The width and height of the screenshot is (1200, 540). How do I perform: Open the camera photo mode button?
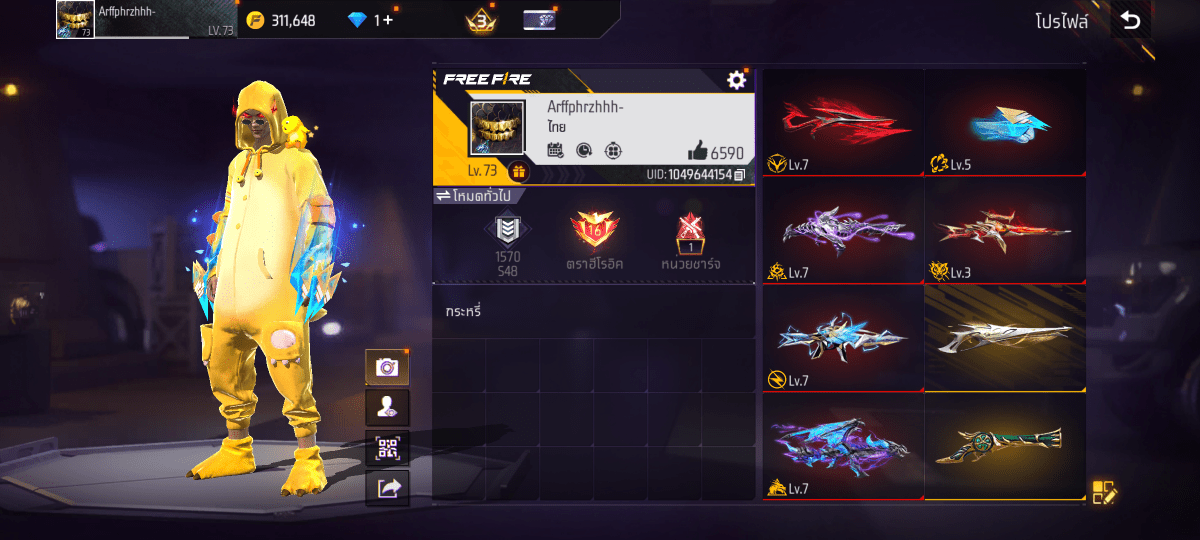point(387,367)
